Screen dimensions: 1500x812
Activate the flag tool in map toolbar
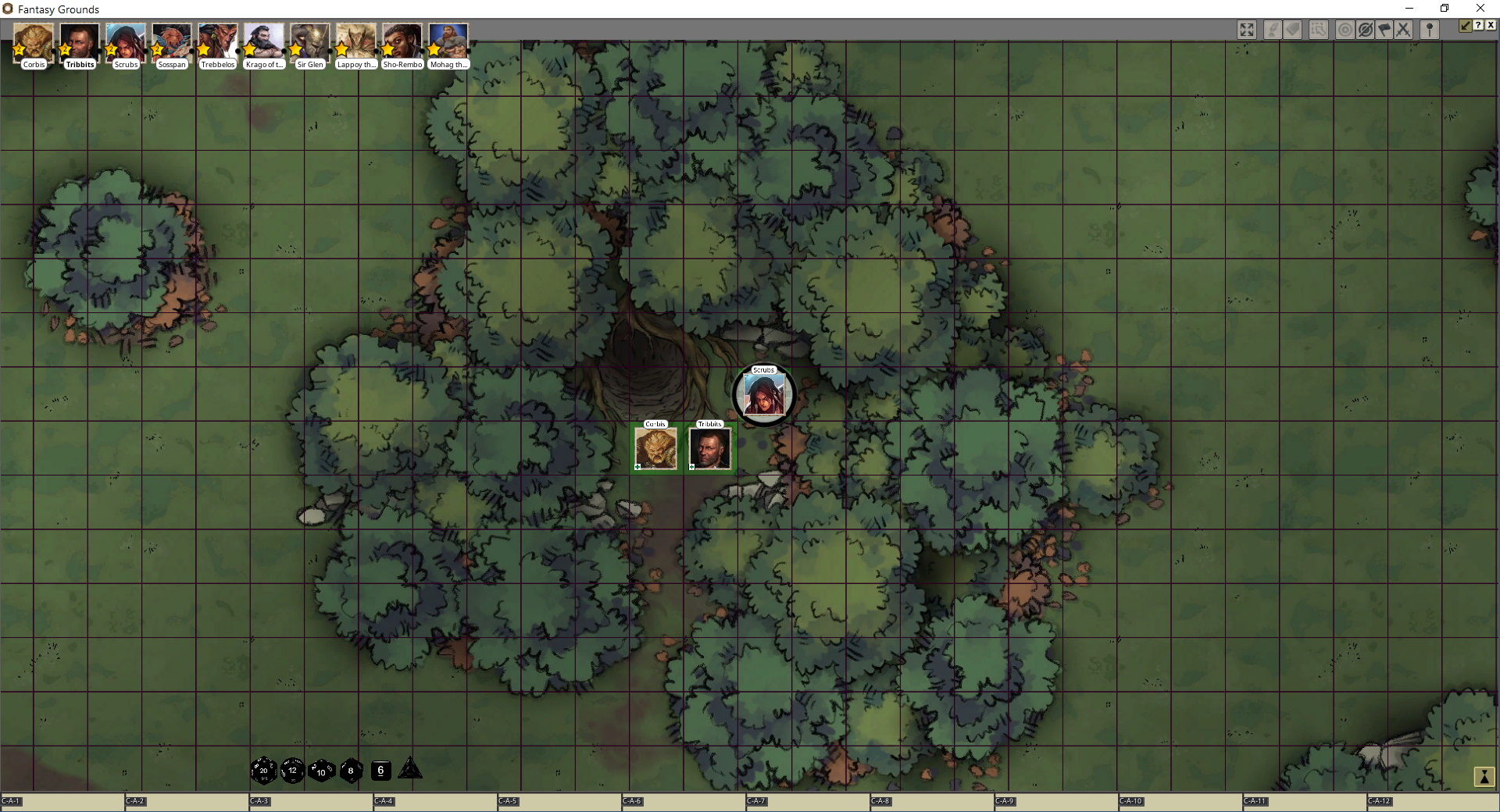(1384, 30)
